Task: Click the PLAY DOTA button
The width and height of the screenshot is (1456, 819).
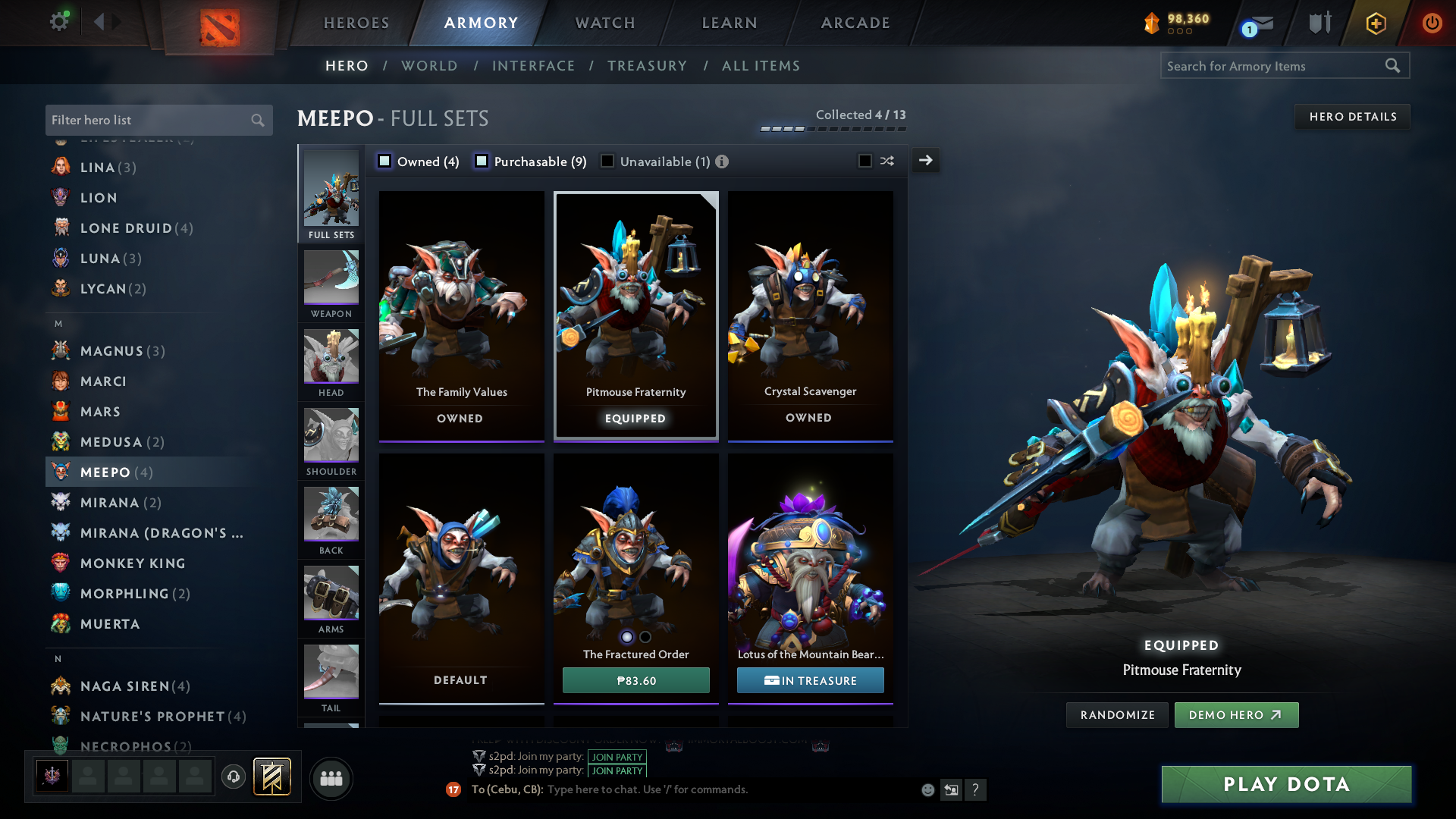Action: click(x=1286, y=784)
